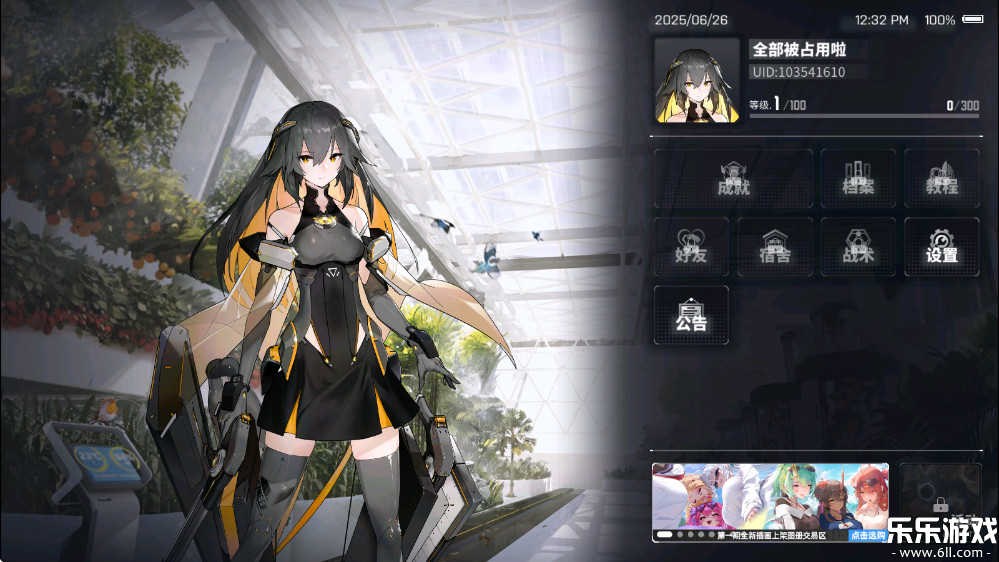
Task: Open the 档案 archives menu
Action: 858,178
